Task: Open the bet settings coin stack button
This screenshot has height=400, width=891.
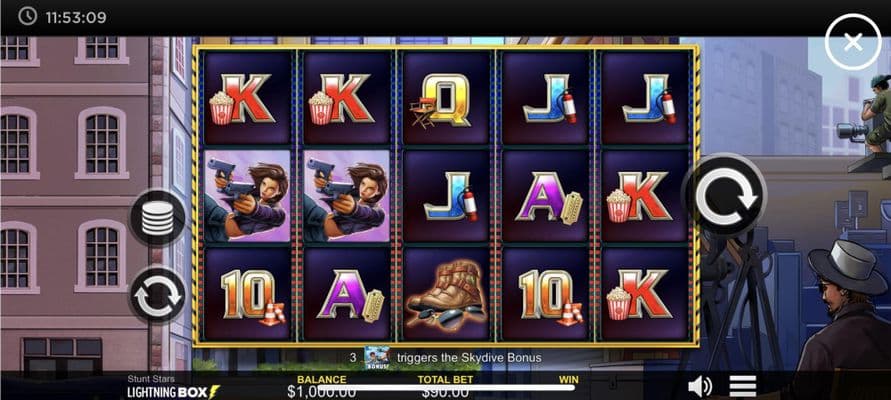Action: 158,218
